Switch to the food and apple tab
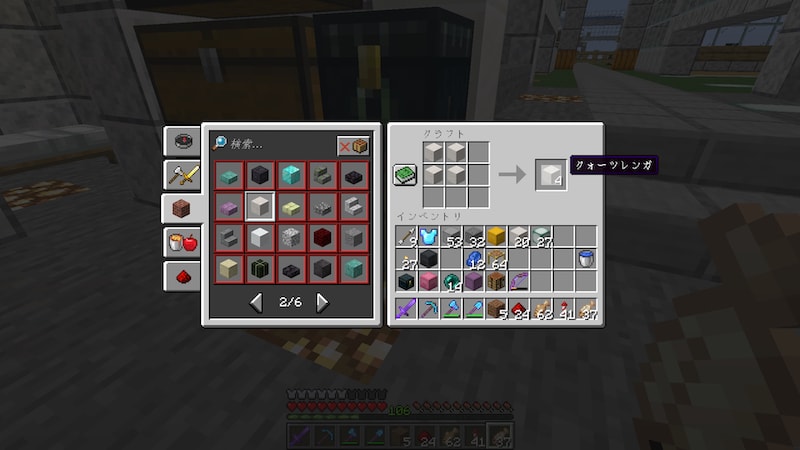 182,243
